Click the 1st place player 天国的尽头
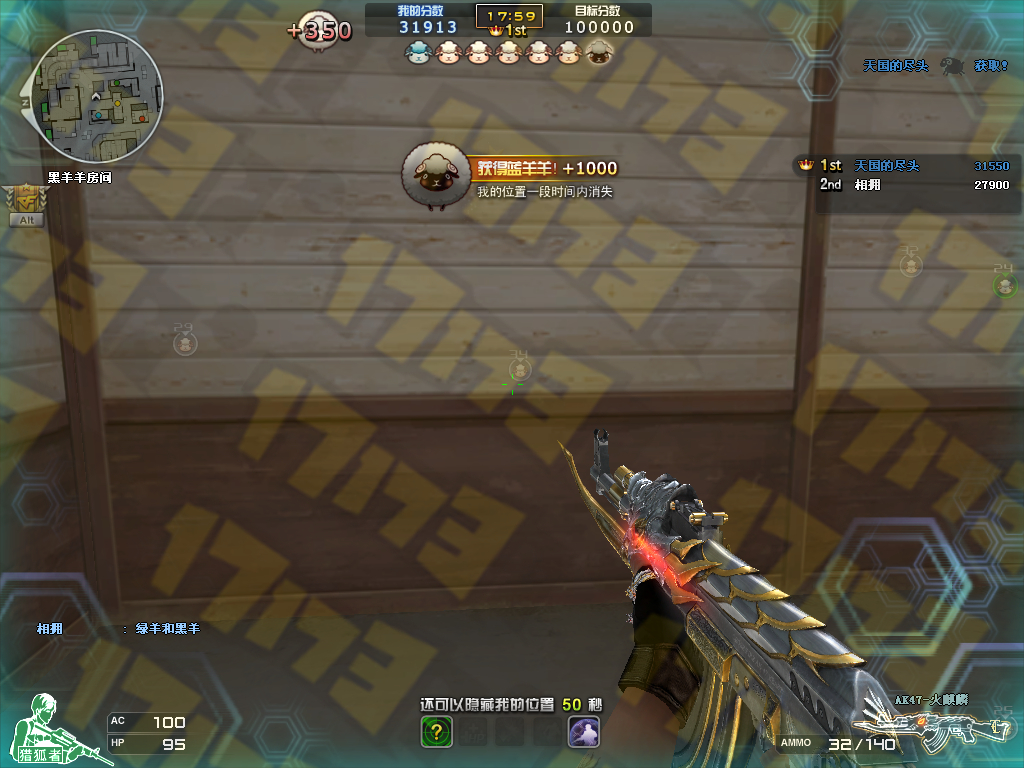 [886, 166]
